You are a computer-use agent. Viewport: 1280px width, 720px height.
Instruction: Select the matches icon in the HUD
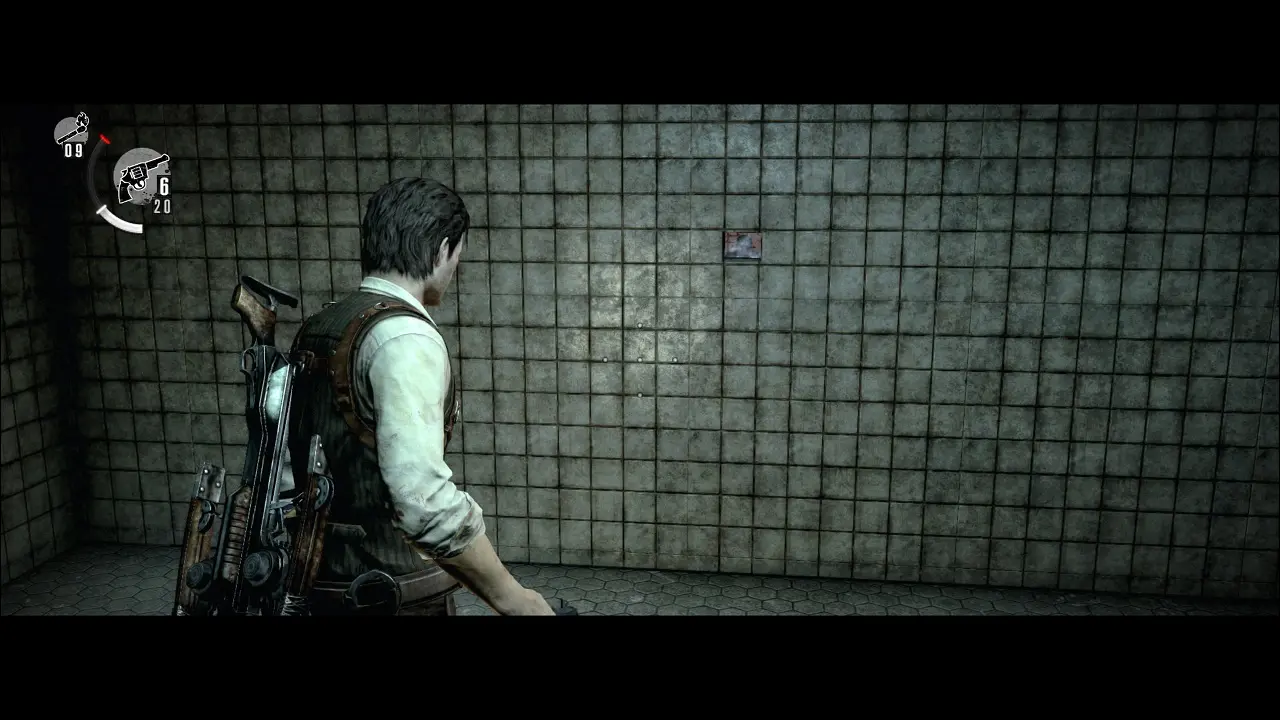[71, 130]
